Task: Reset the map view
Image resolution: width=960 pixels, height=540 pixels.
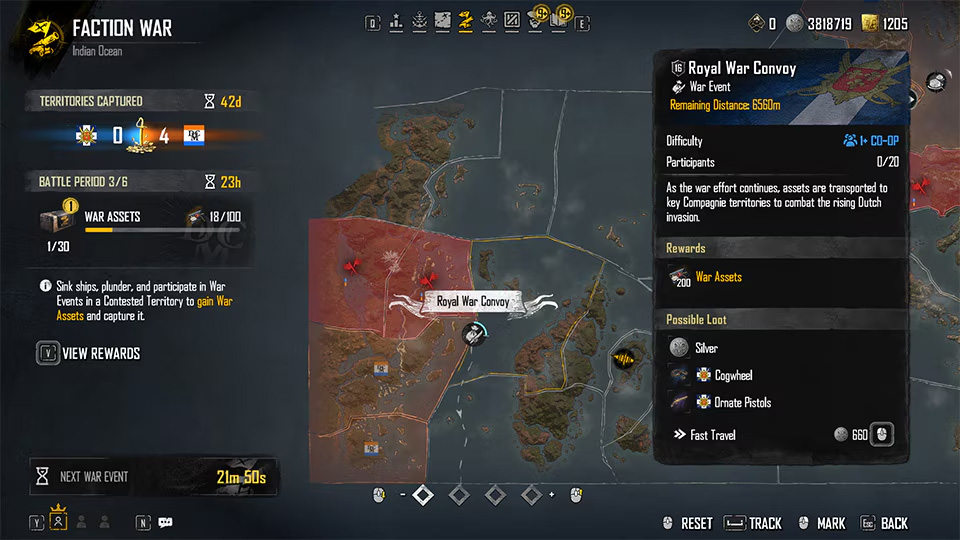Action: [x=687, y=523]
